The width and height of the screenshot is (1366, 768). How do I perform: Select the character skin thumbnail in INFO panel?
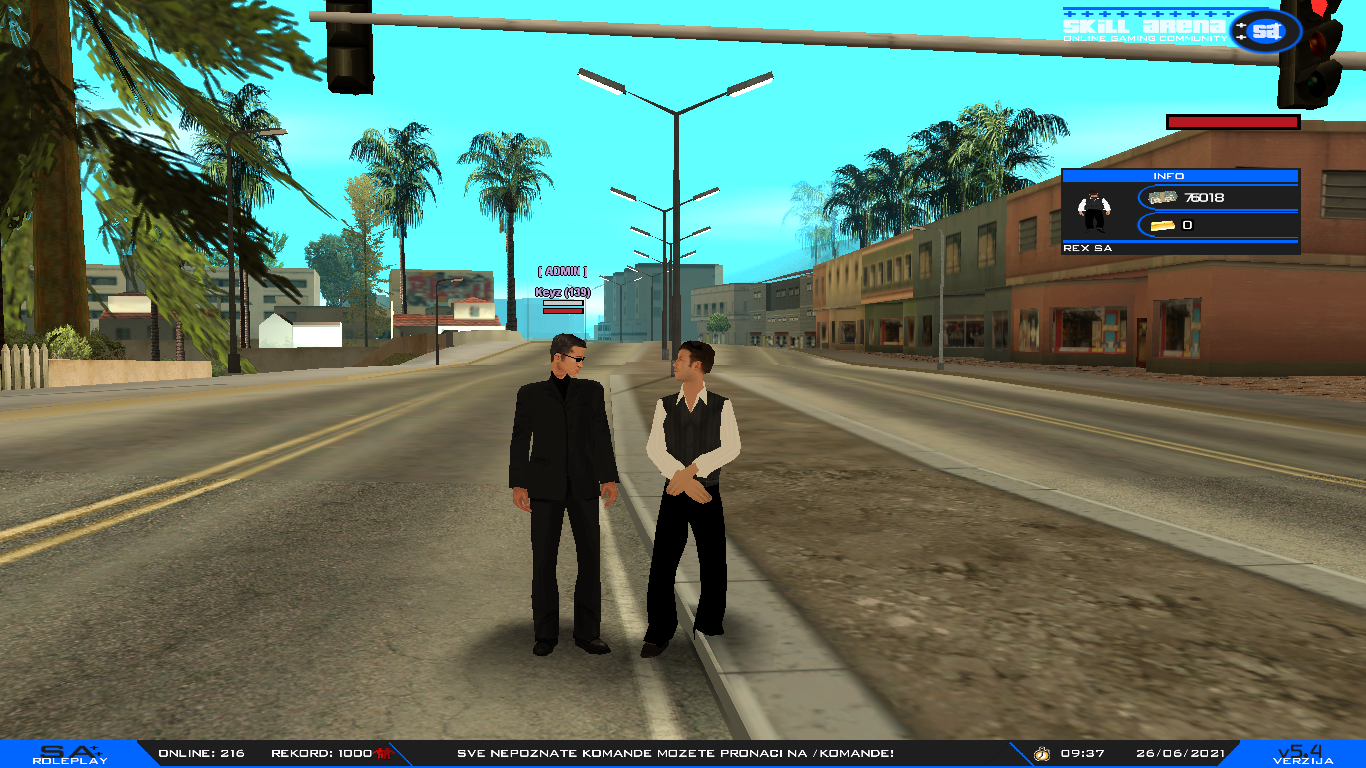click(x=1094, y=211)
